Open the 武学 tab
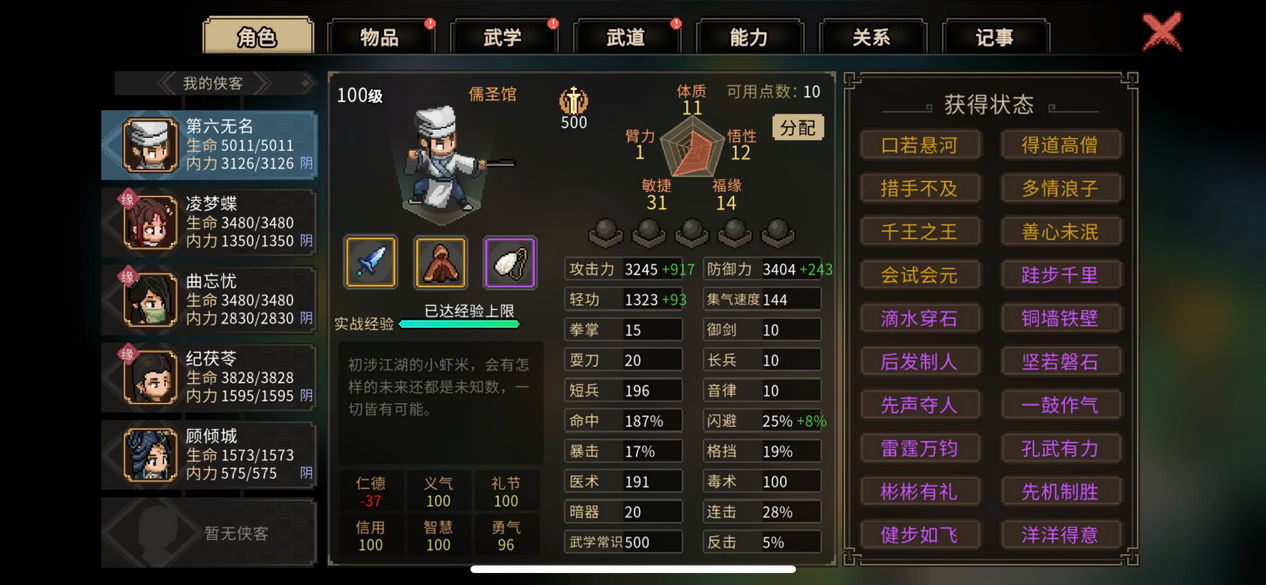The image size is (1266, 585). (x=503, y=38)
